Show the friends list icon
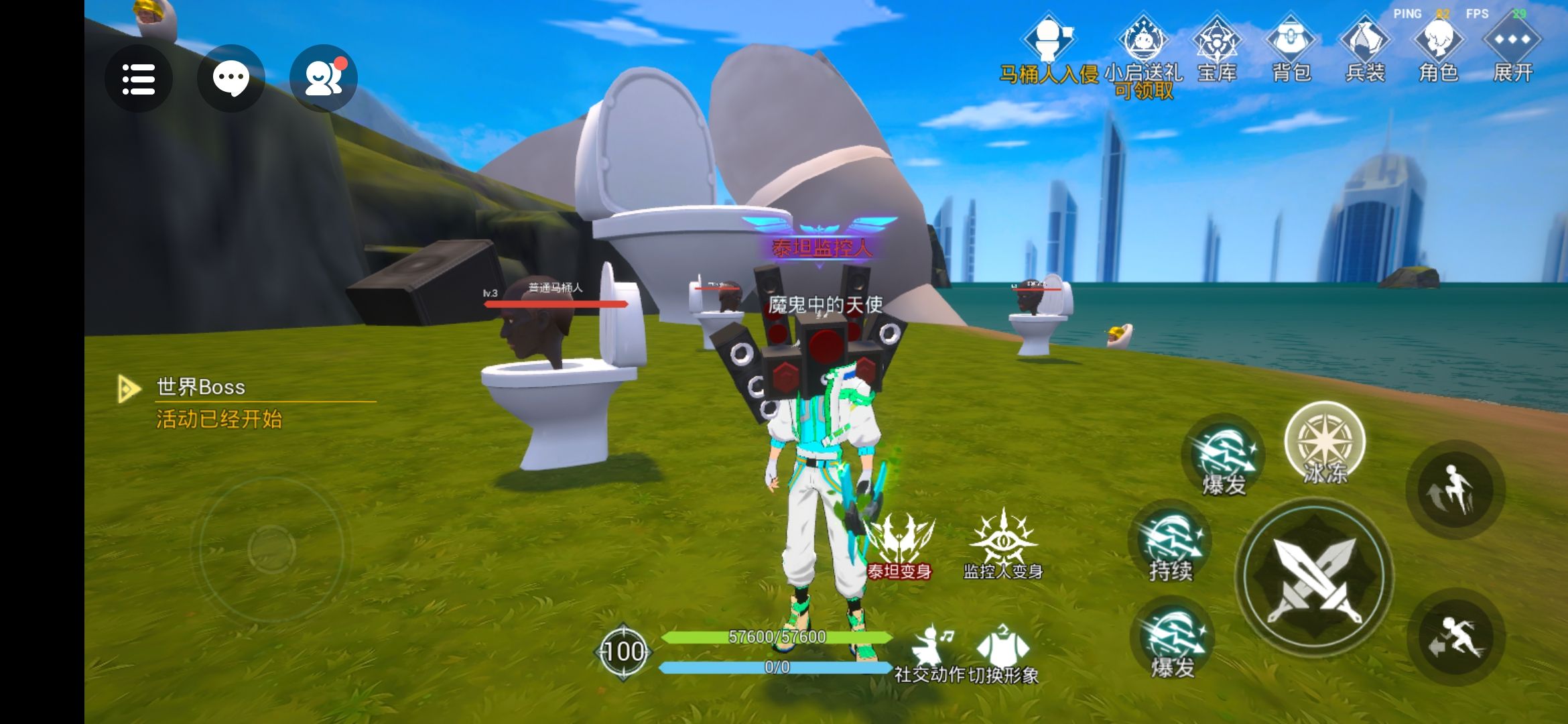Image resolution: width=1568 pixels, height=724 pixels. click(x=324, y=79)
